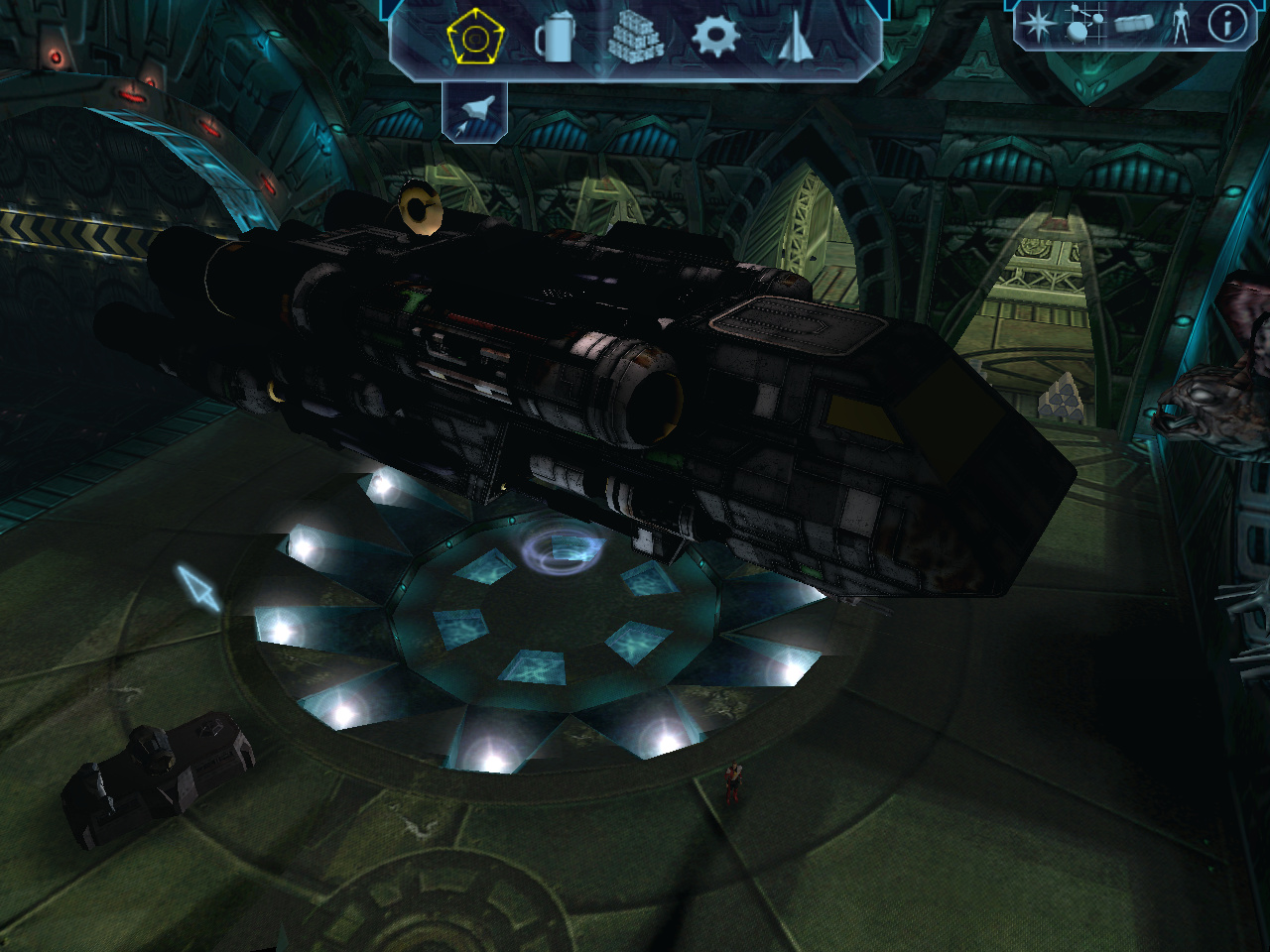This screenshot has width=1270, height=952.
Task: Click the information 'i' icon
Action: (1226, 24)
